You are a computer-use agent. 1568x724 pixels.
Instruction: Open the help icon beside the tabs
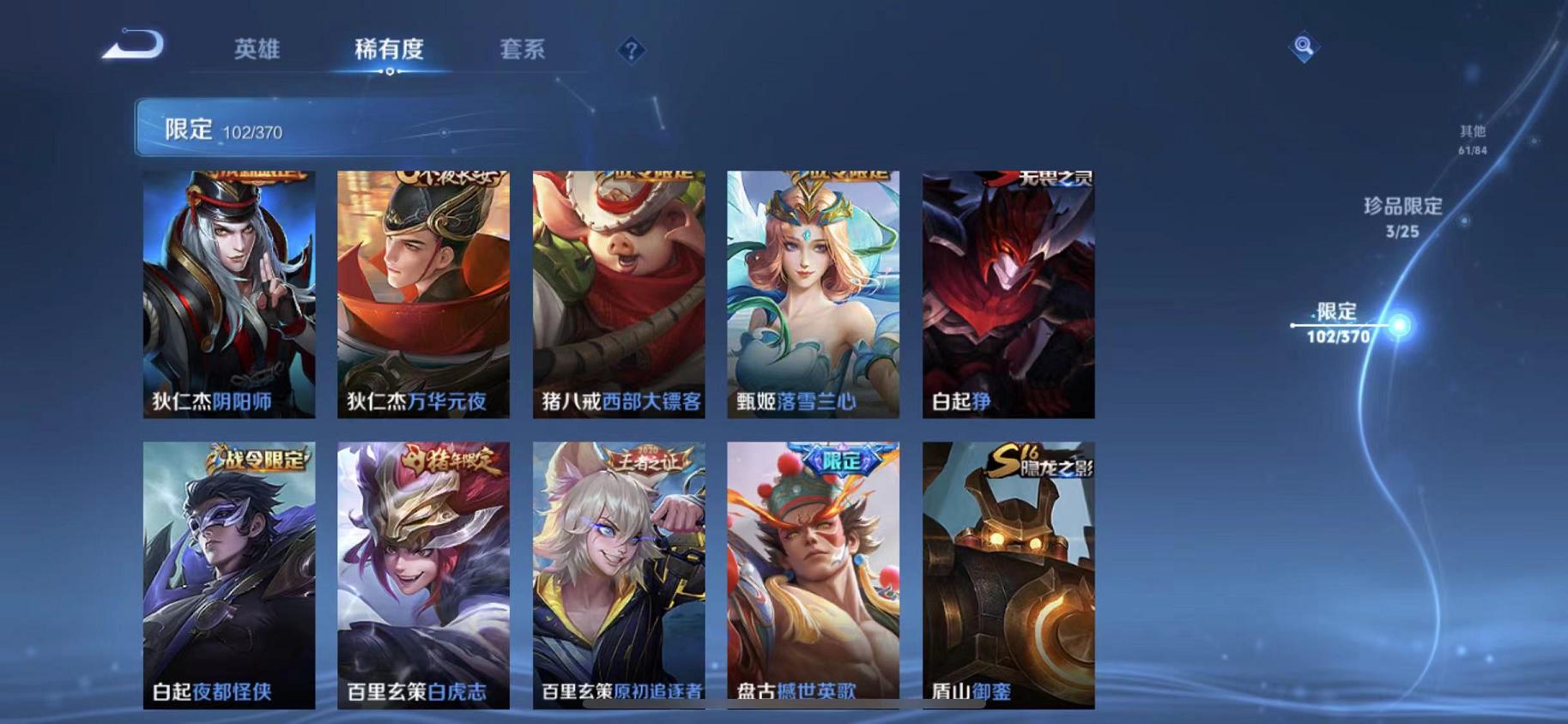(632, 52)
